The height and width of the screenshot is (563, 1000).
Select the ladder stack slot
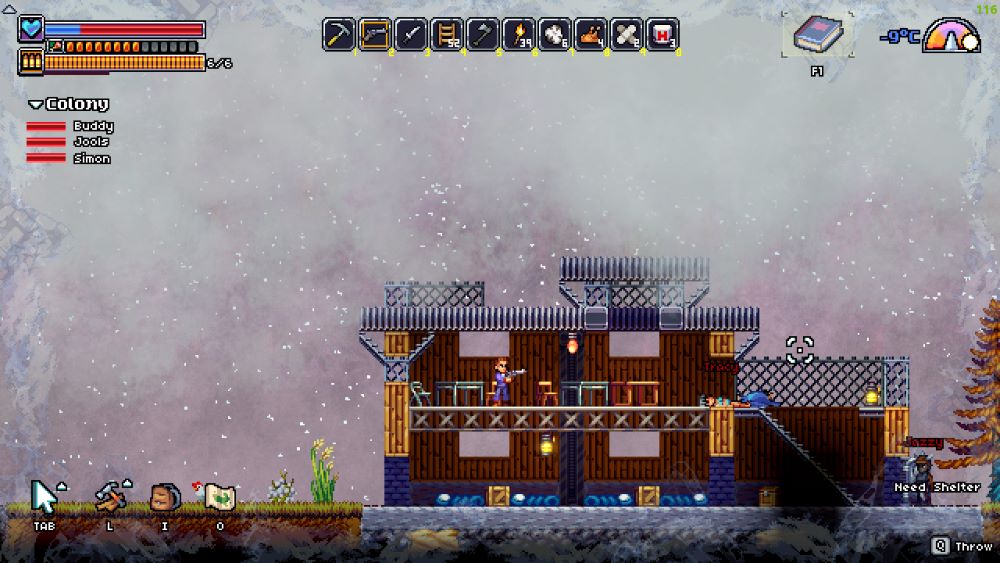point(447,34)
